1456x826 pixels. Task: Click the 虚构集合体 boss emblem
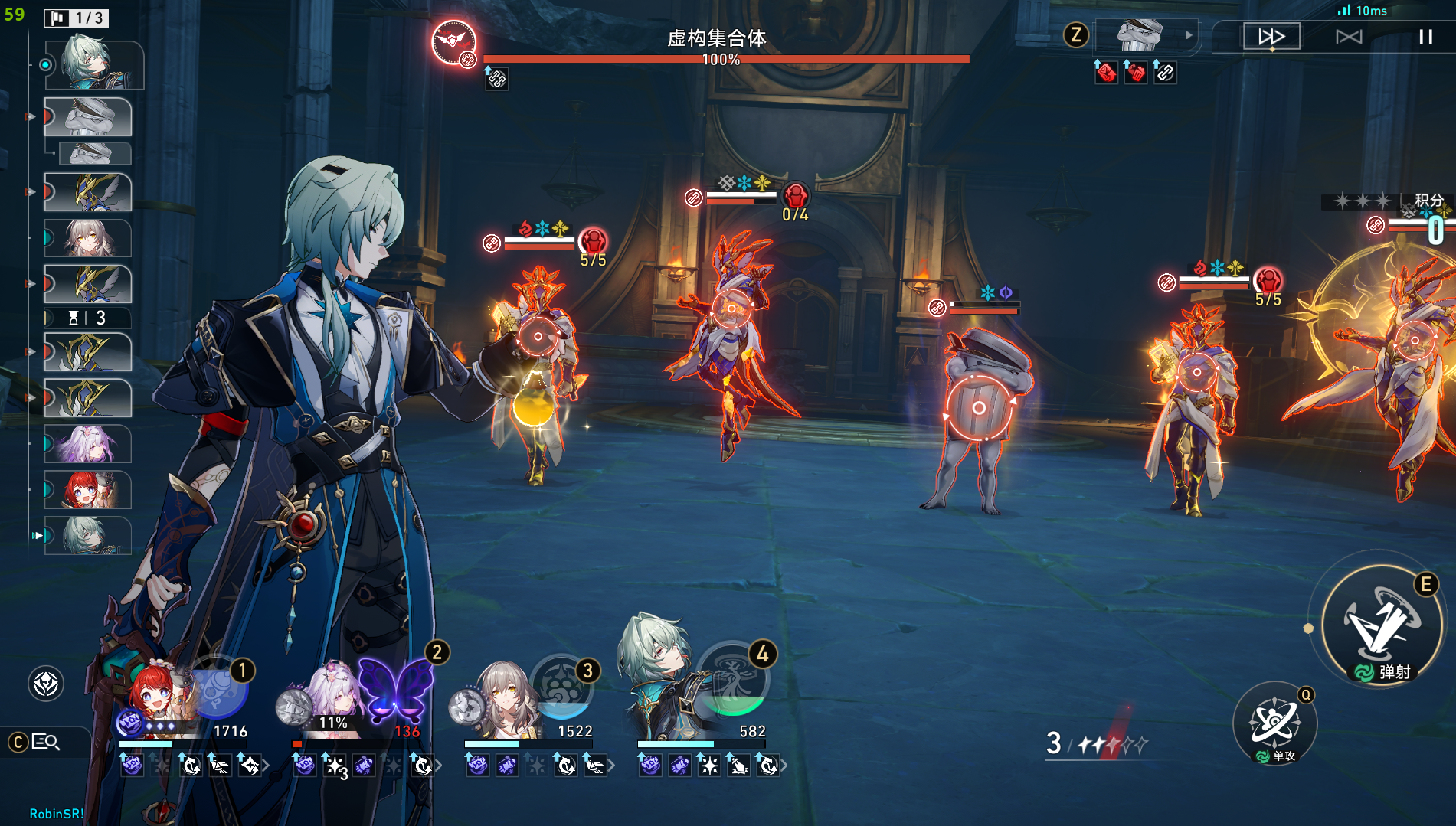pyautogui.click(x=453, y=41)
